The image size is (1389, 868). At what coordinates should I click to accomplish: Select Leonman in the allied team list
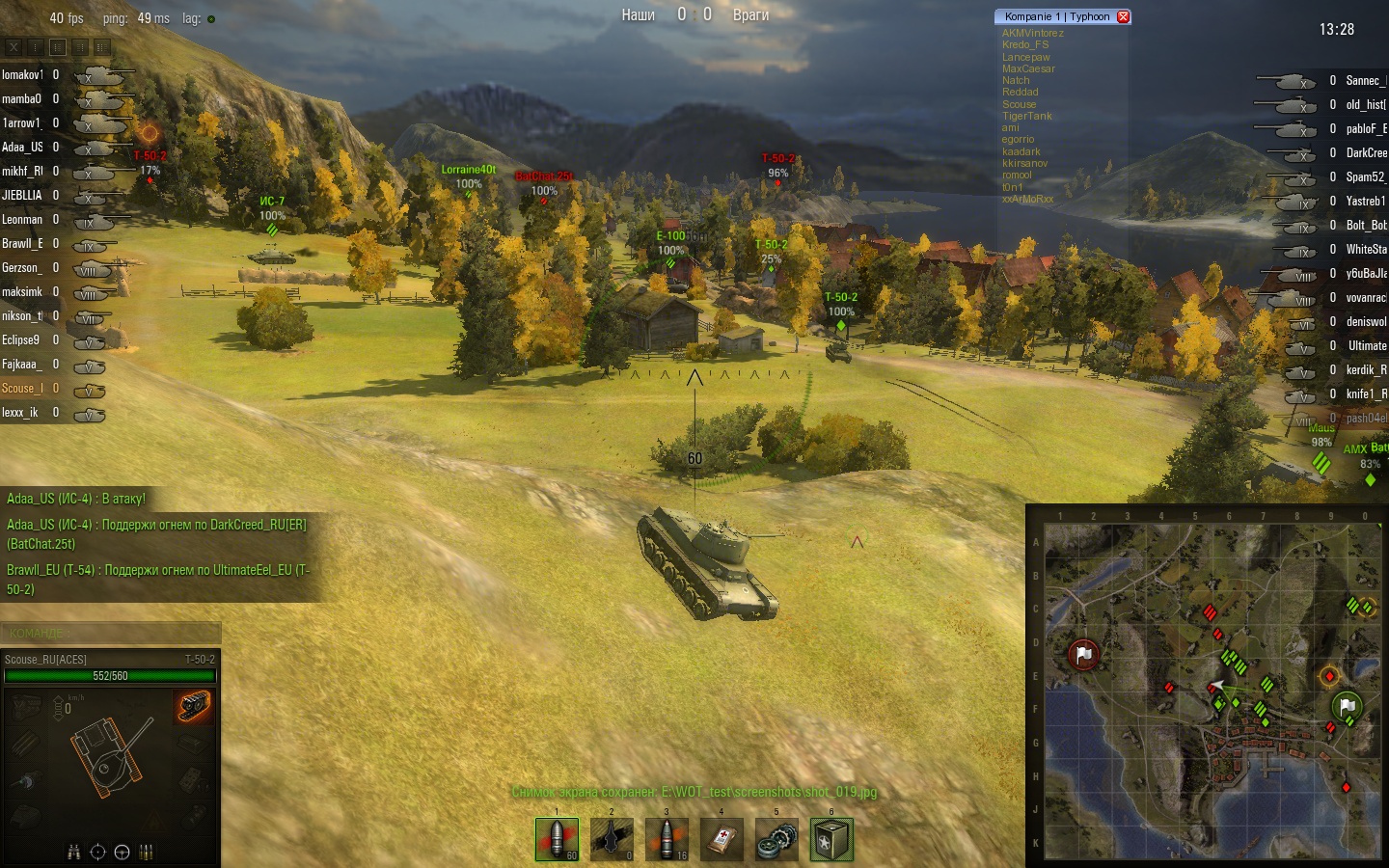tap(22, 220)
